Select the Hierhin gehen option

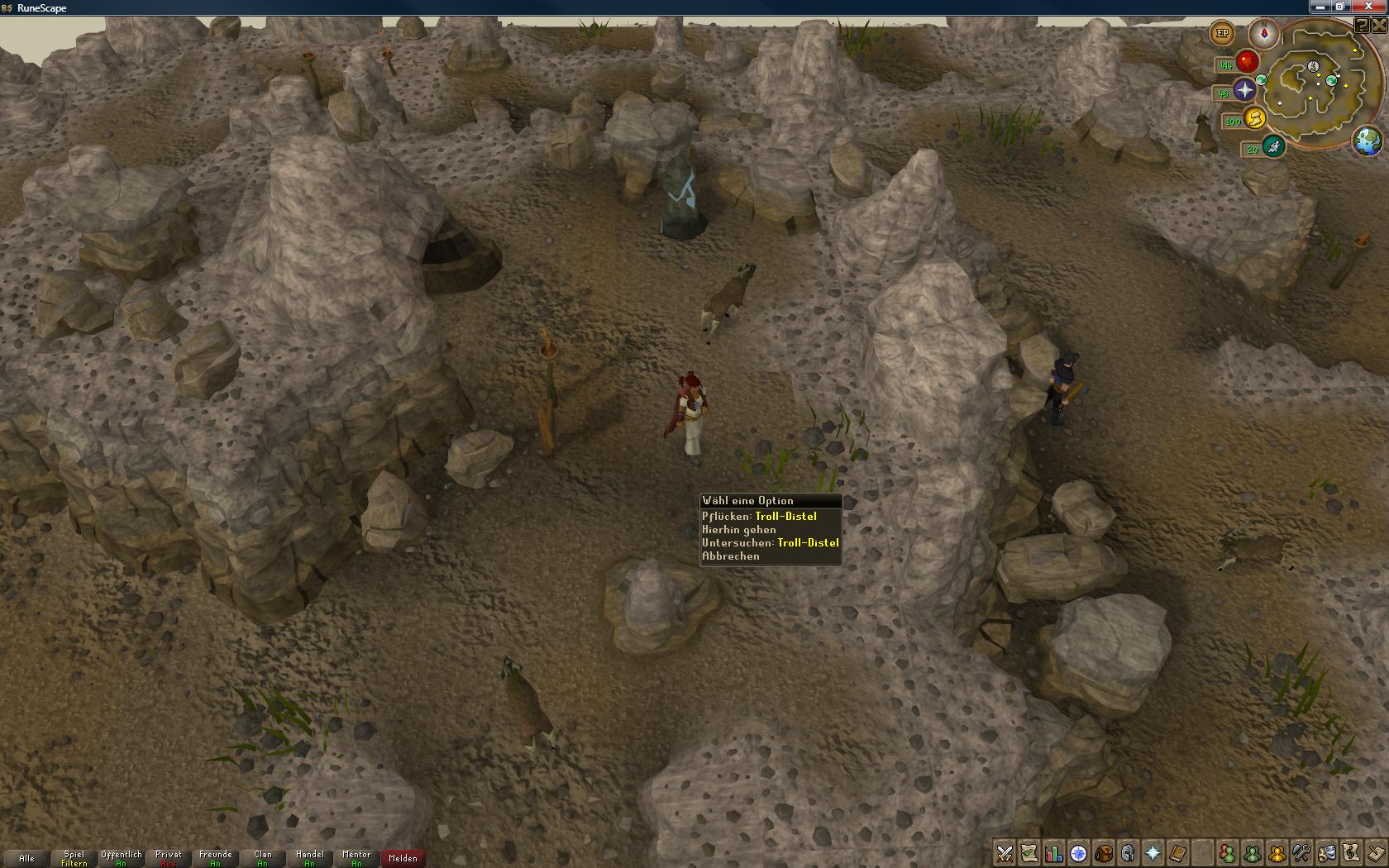click(x=739, y=530)
